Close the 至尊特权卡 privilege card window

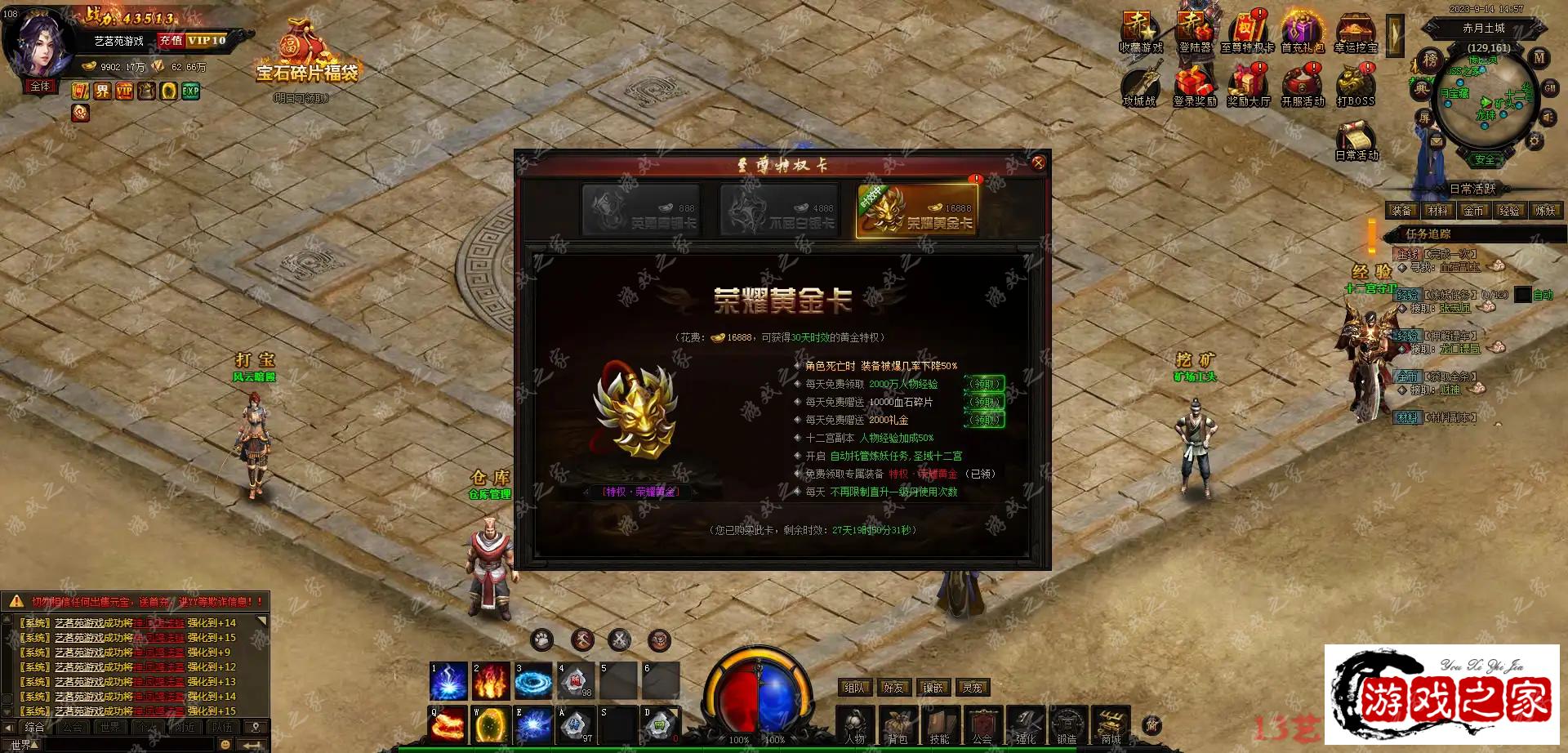click(x=1038, y=163)
